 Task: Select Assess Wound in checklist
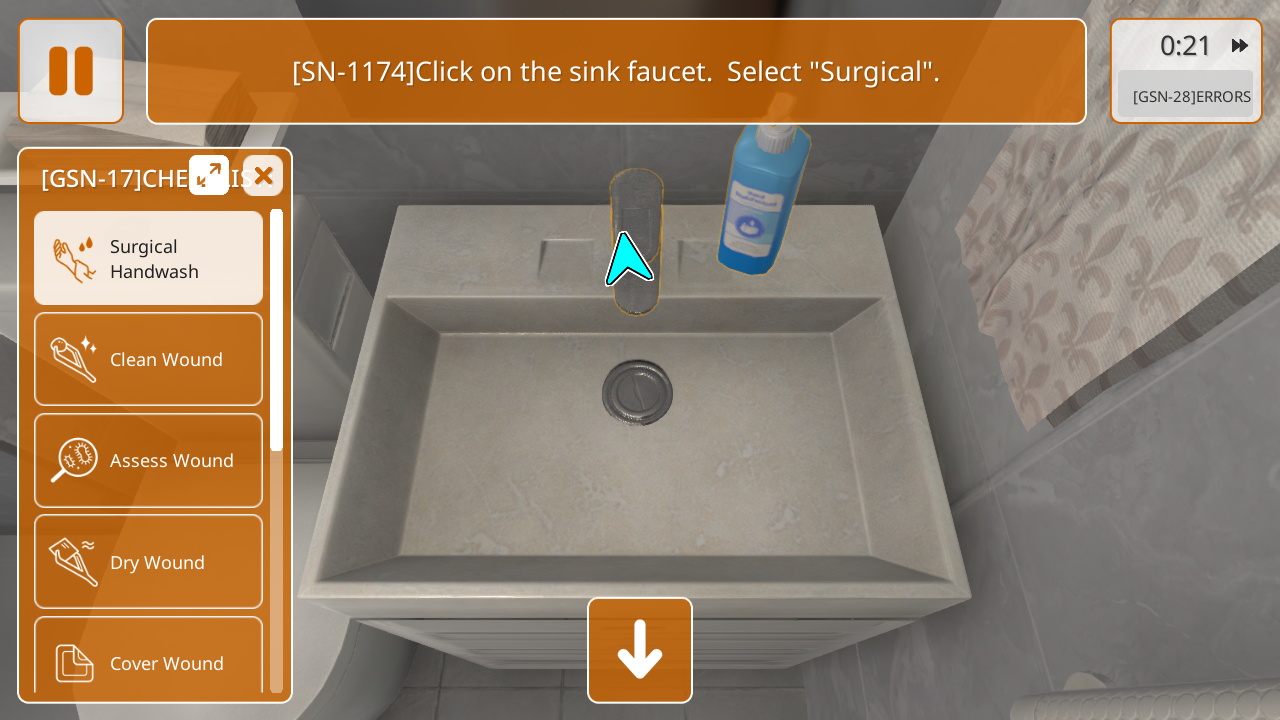(148, 460)
